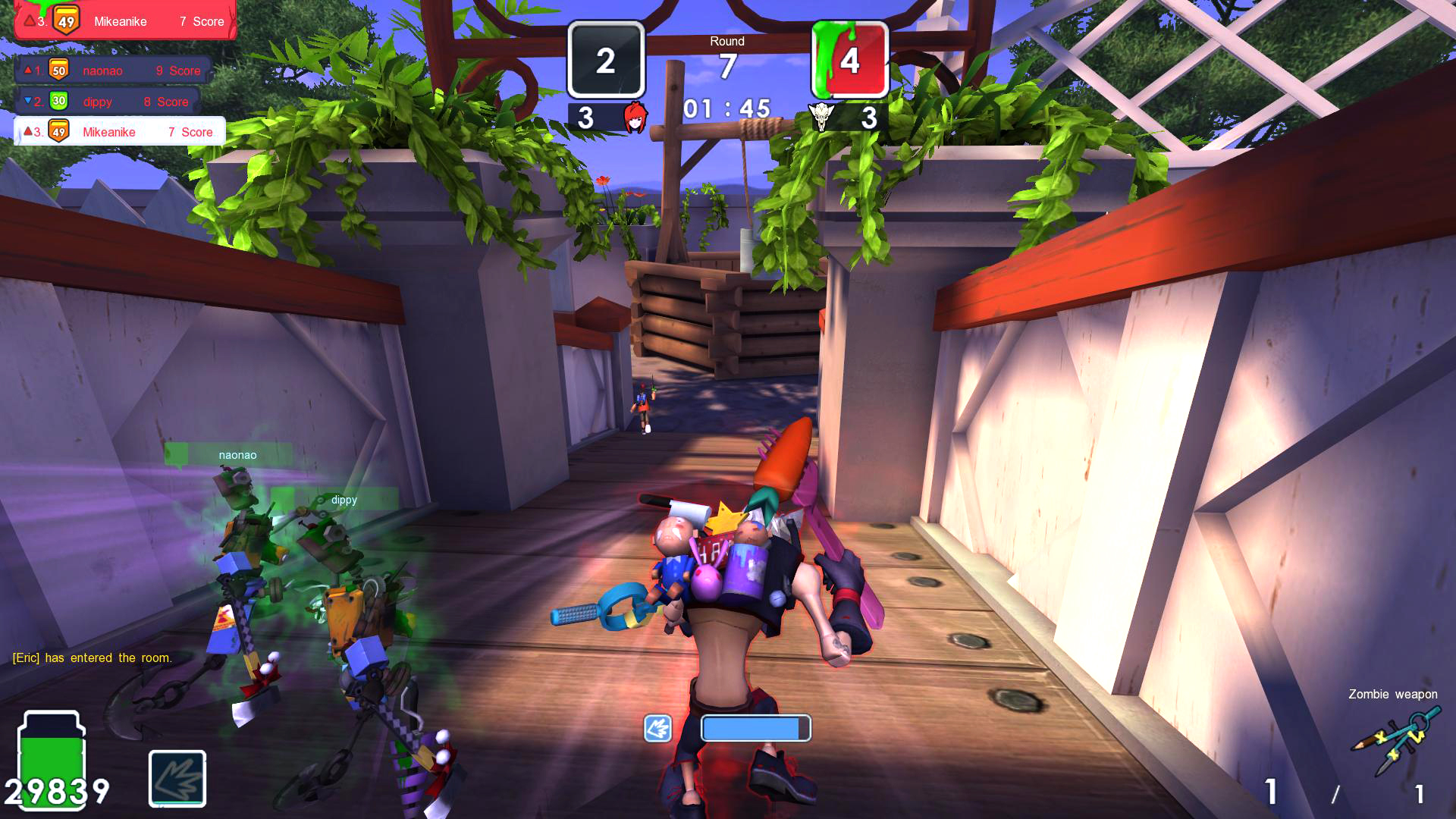Select naonao's row in the scoreboard

(114, 71)
